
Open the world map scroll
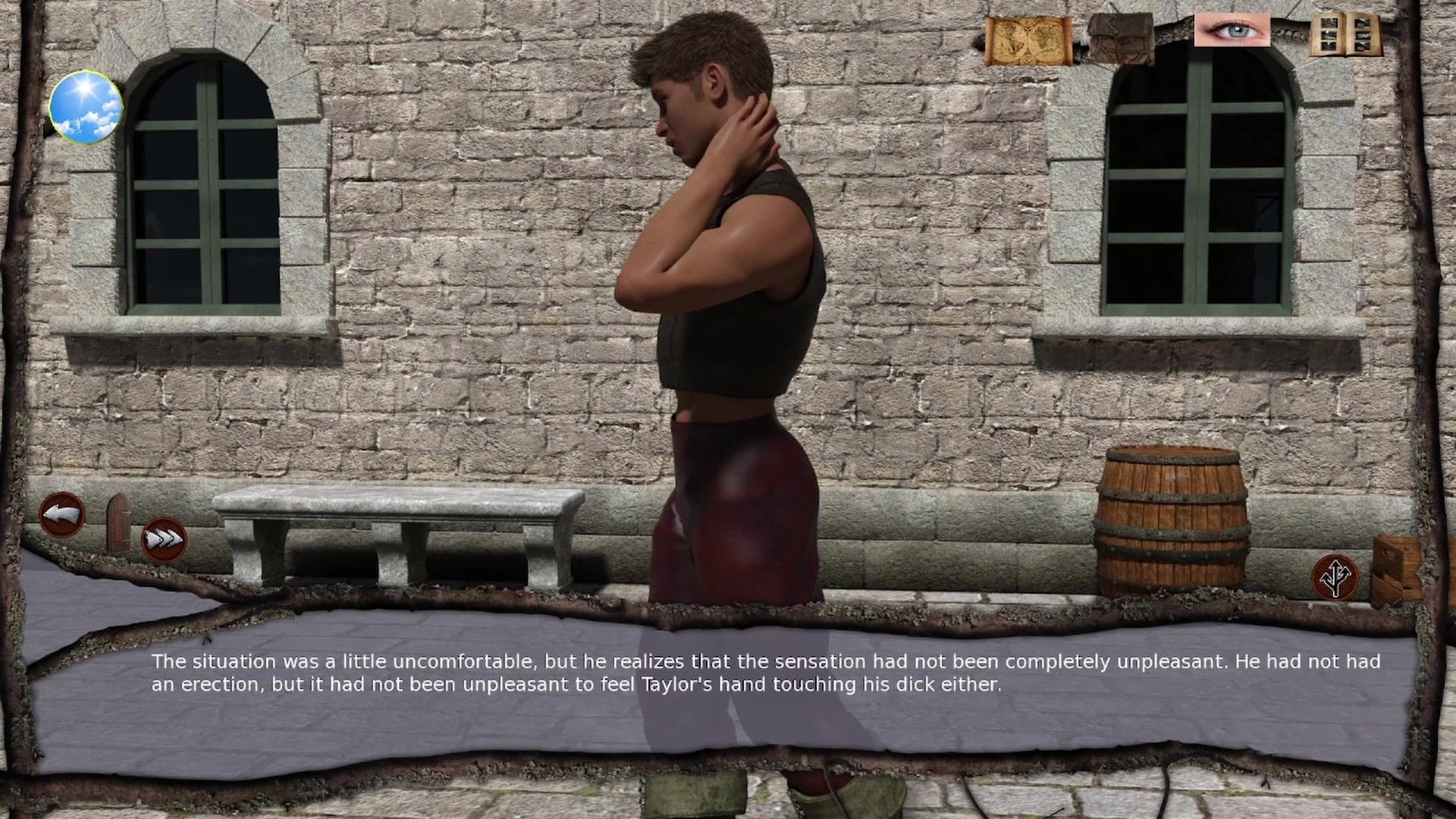coord(1028,41)
